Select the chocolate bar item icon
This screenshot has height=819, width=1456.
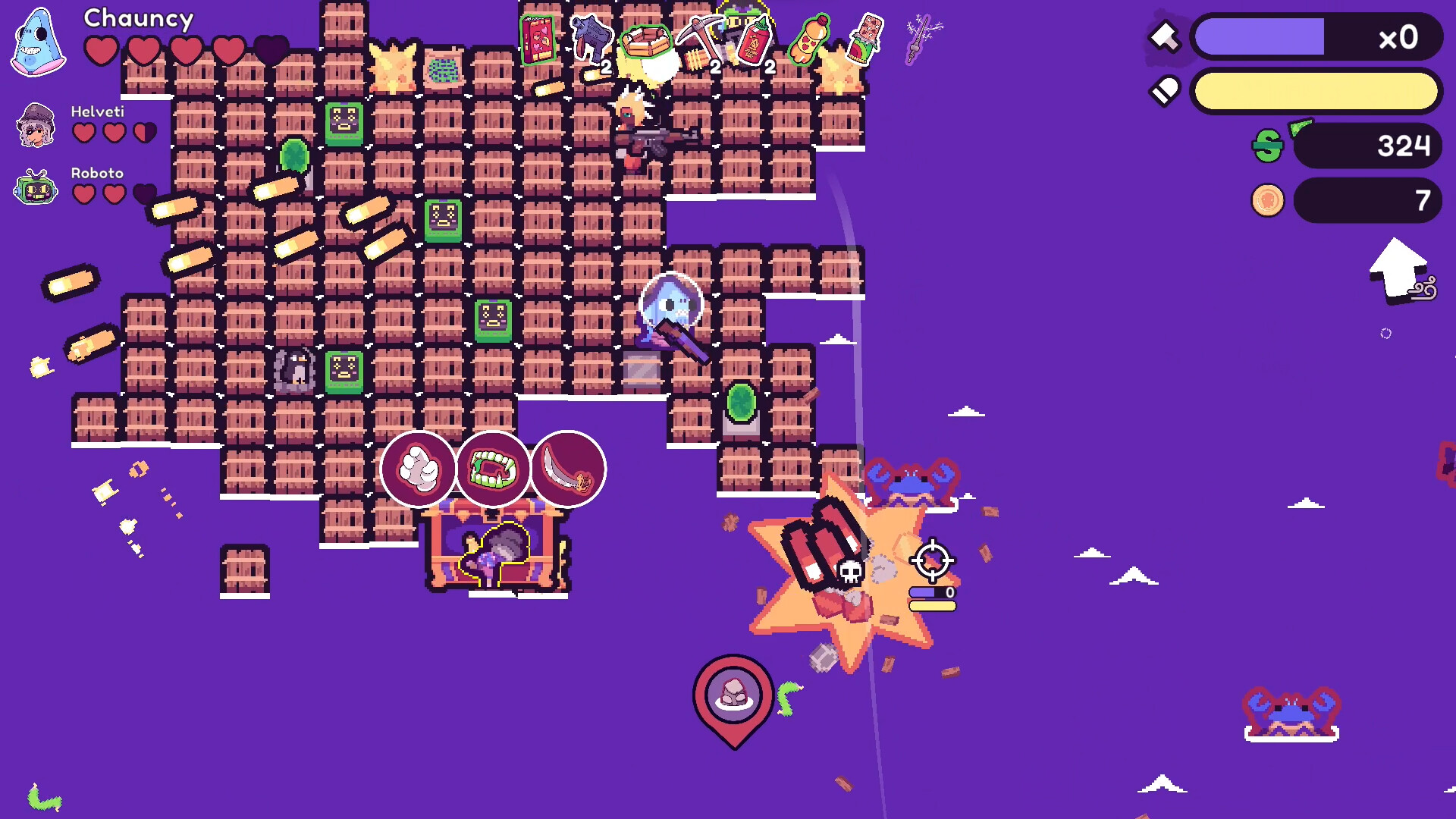point(867,36)
